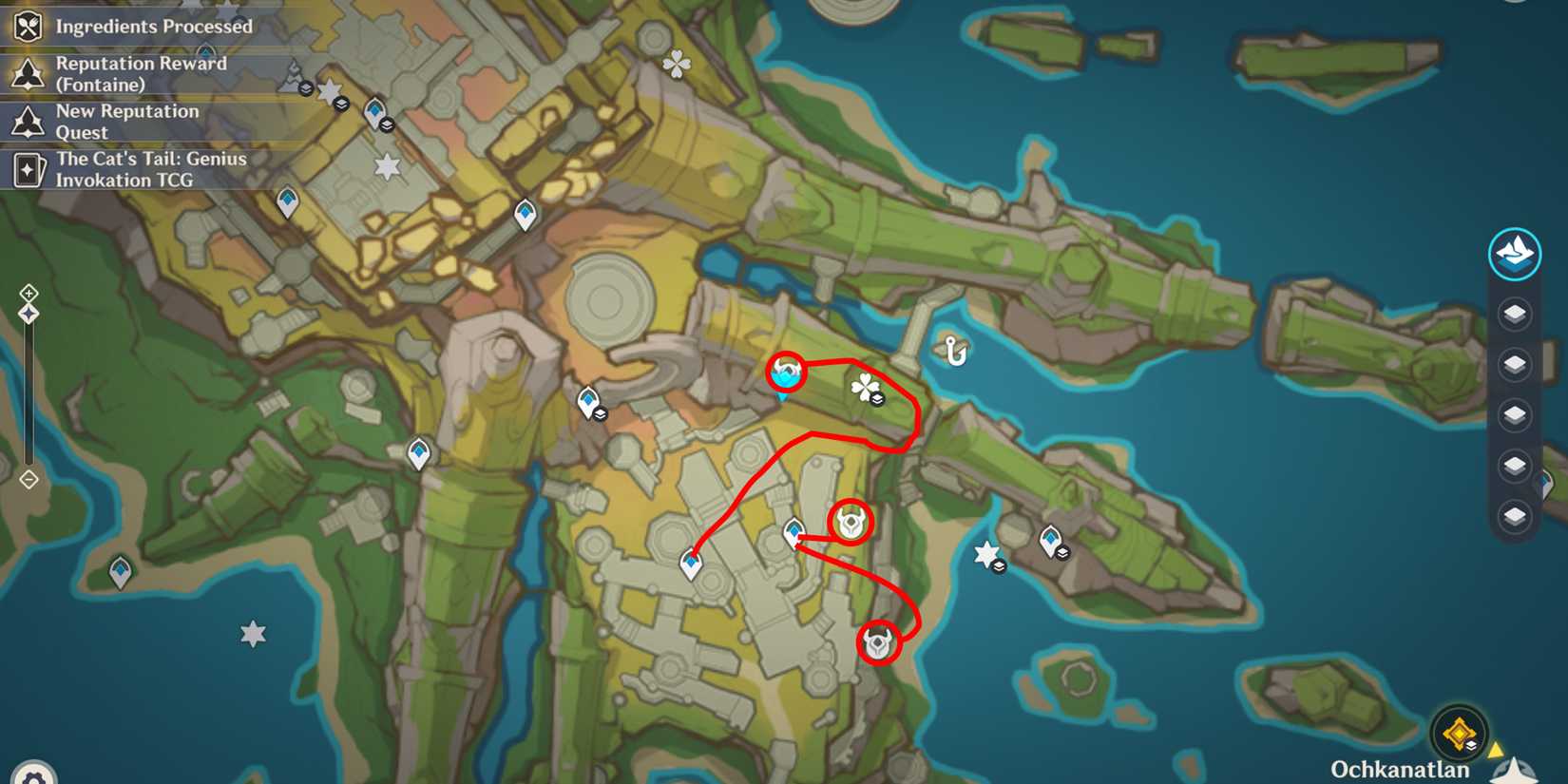Click the Genius Invokation TCG card icon

click(x=27, y=169)
